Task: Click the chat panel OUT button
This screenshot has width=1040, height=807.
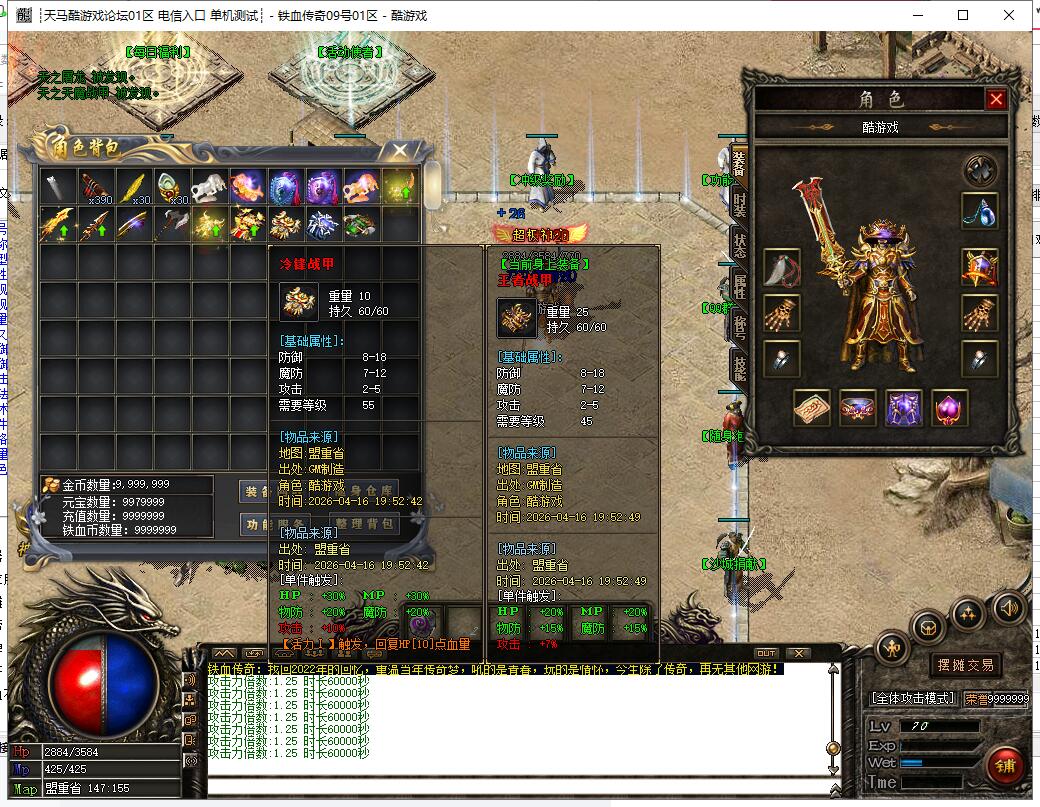Action: (x=765, y=653)
